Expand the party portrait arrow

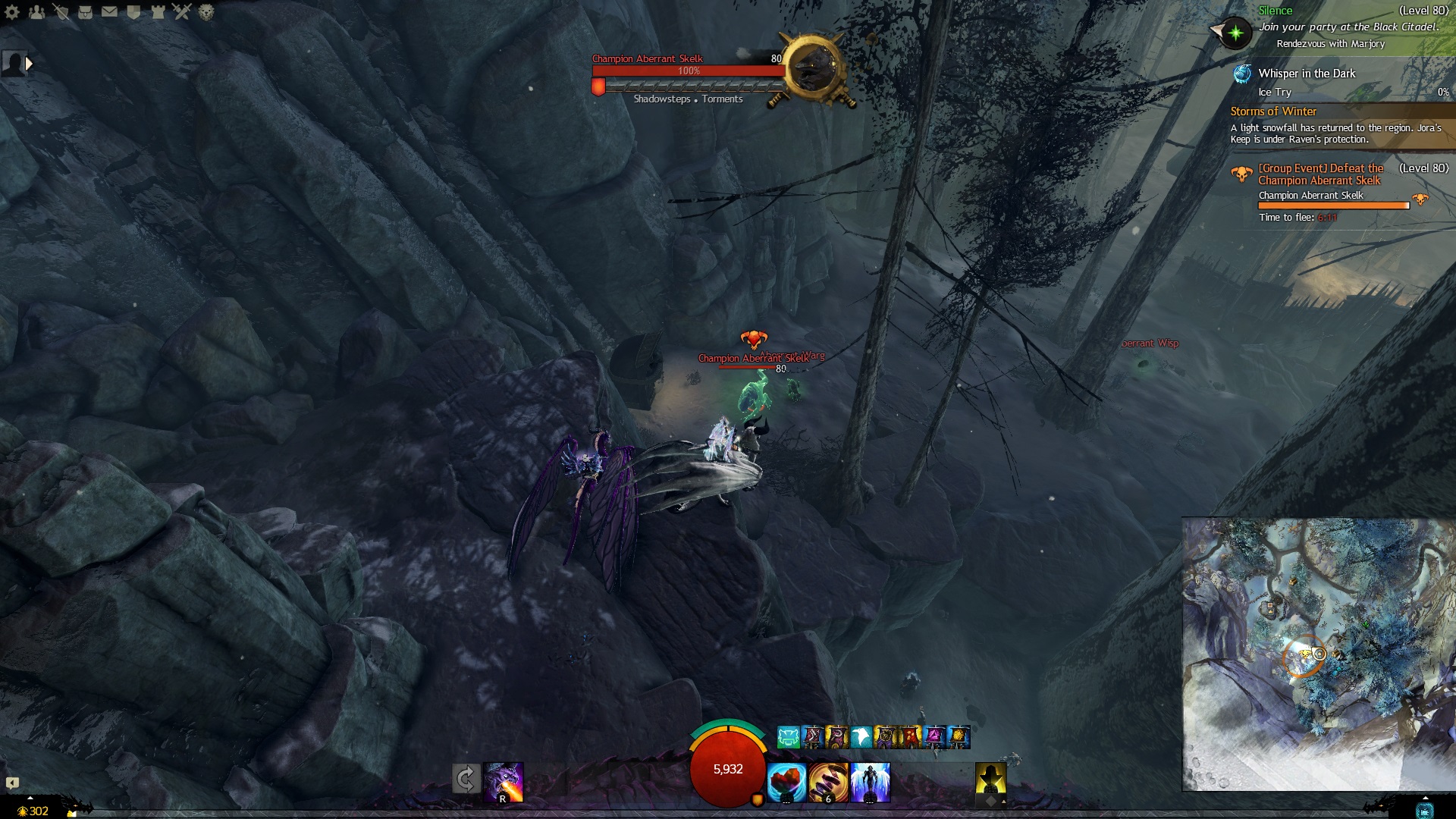29,64
